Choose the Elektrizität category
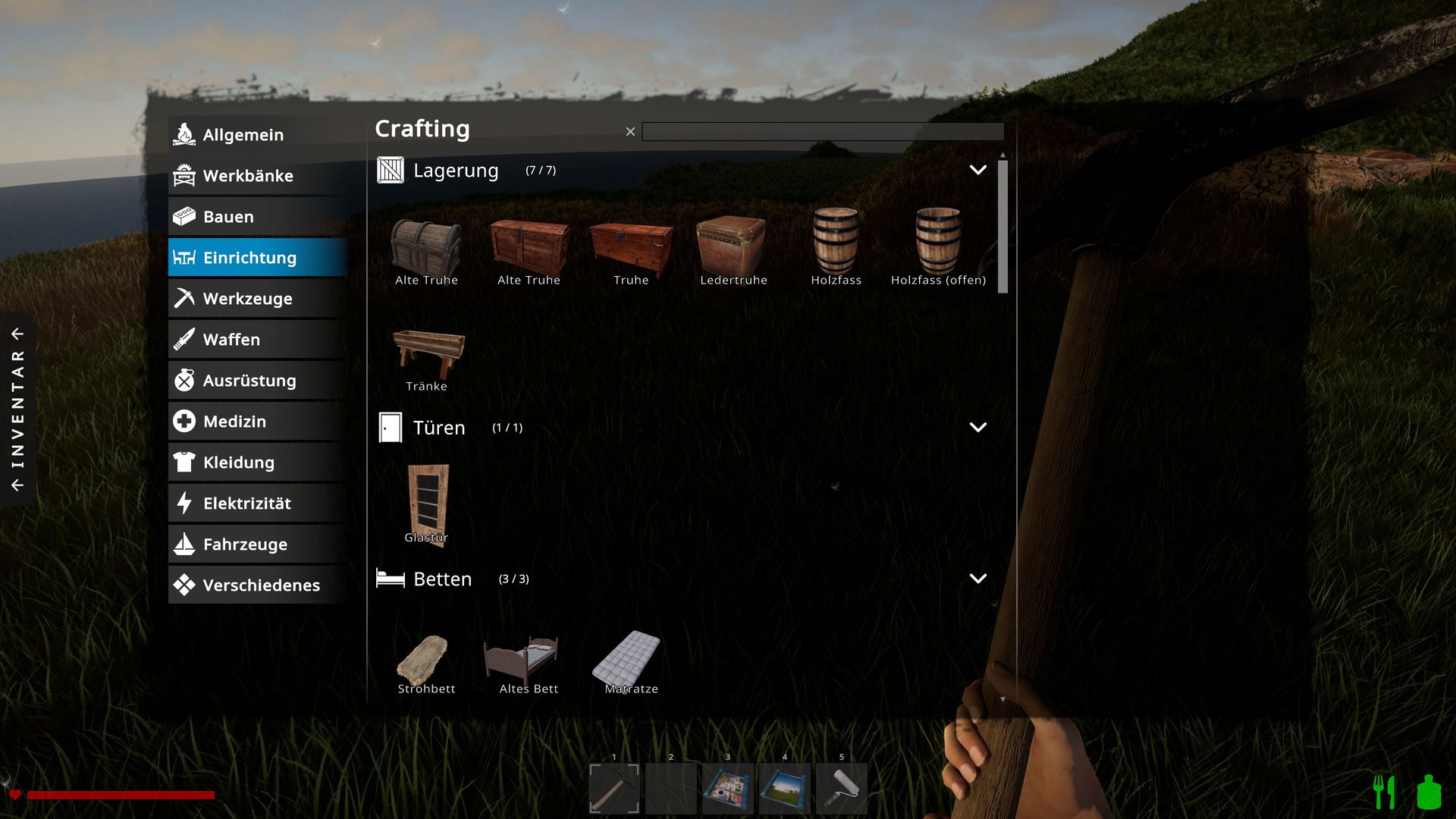Image resolution: width=1456 pixels, height=819 pixels. click(x=257, y=504)
